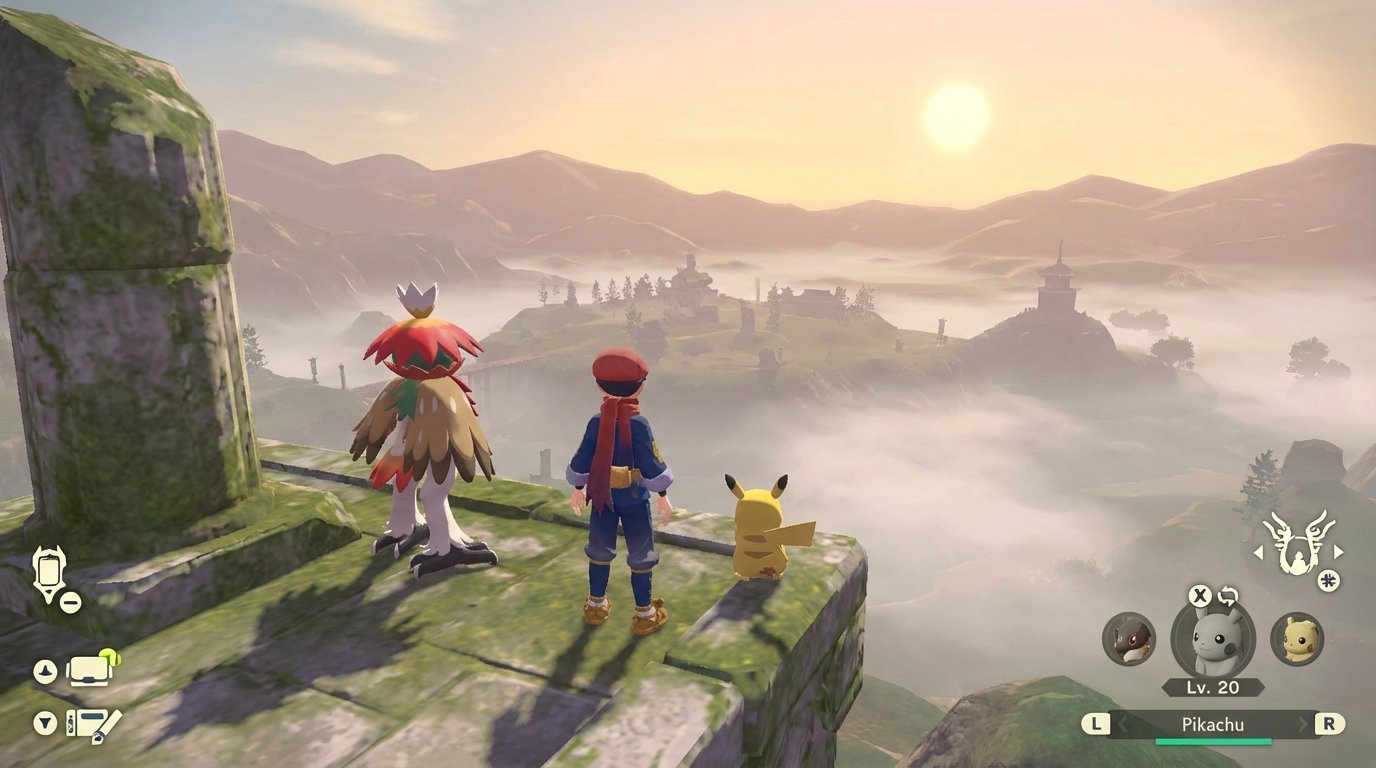Image resolution: width=1376 pixels, height=768 pixels.
Task: Toggle the minus badge on the Arc Phone
Action: coord(70,602)
